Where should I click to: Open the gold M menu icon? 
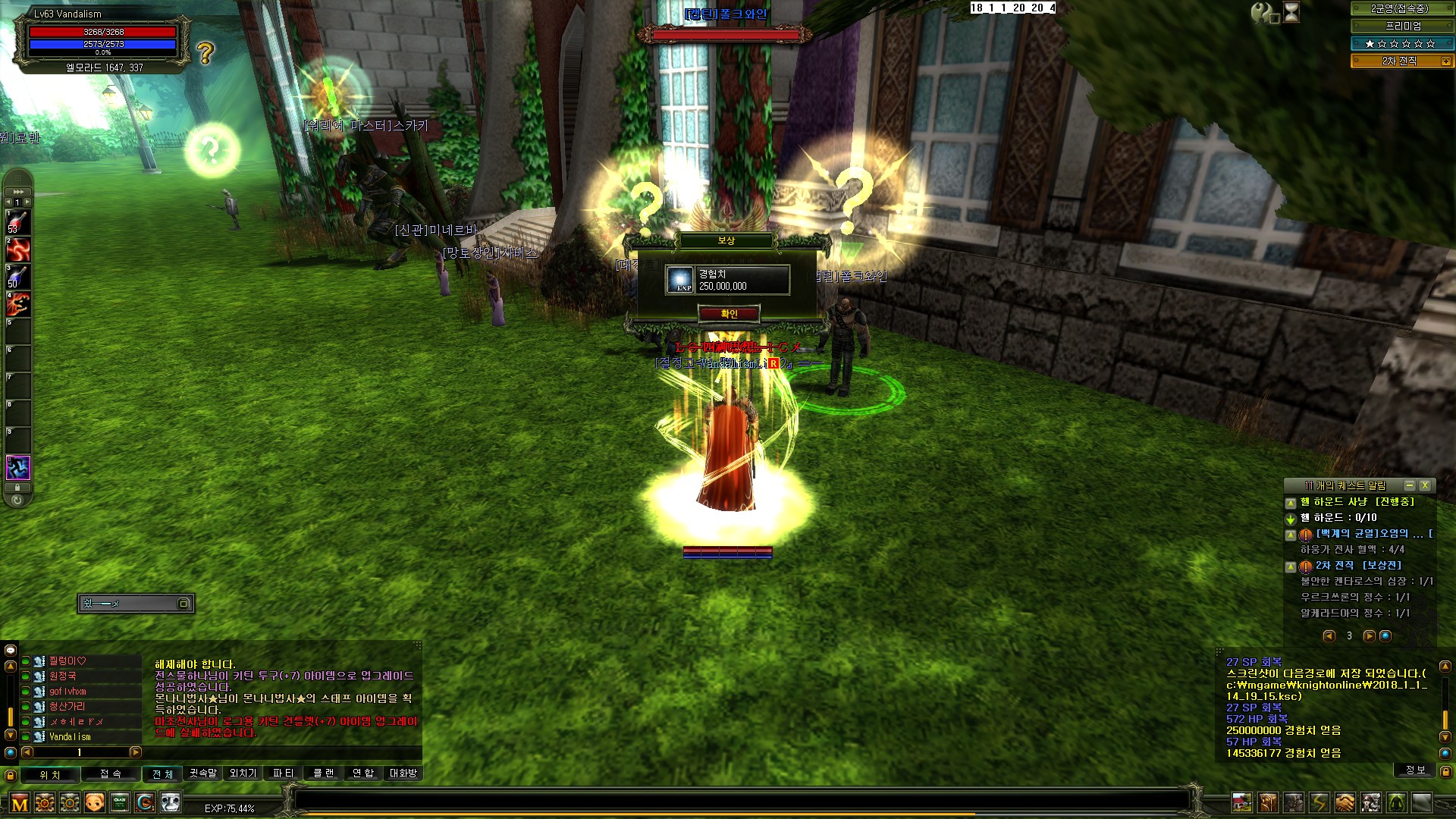pos(20,803)
